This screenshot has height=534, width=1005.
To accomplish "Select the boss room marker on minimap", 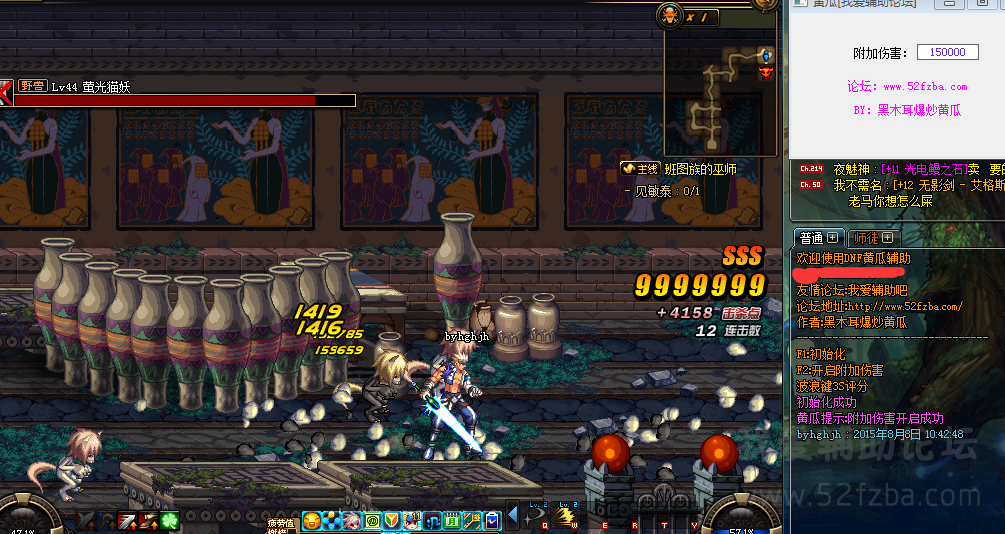I will (766, 72).
